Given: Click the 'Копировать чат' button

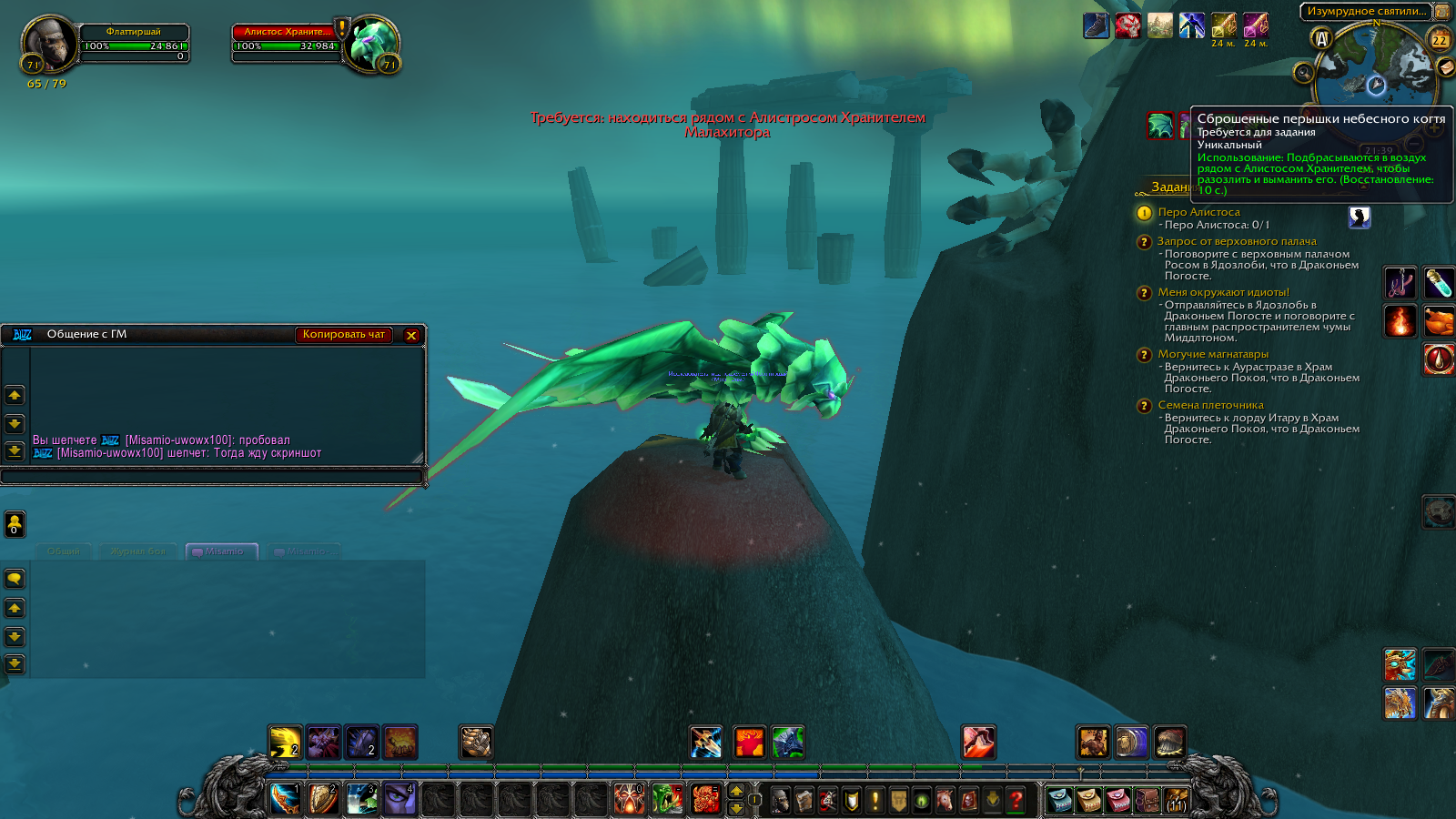Looking at the screenshot, I should coord(343,335).
